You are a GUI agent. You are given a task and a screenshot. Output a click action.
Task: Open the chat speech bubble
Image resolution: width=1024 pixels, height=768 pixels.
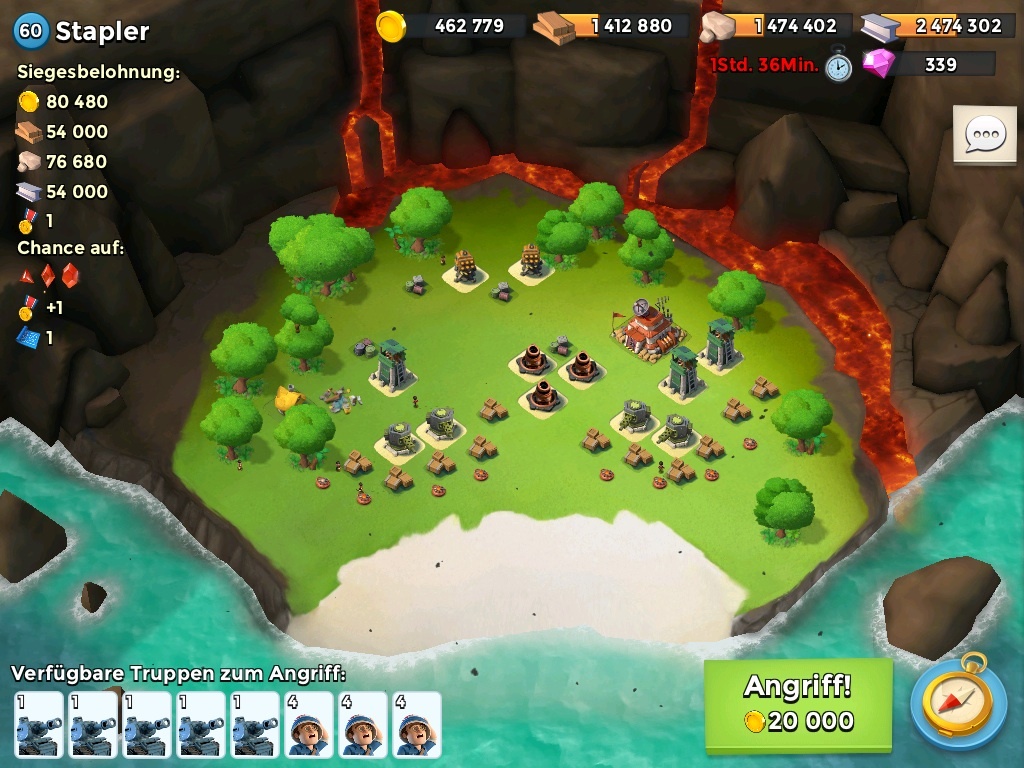[984, 135]
